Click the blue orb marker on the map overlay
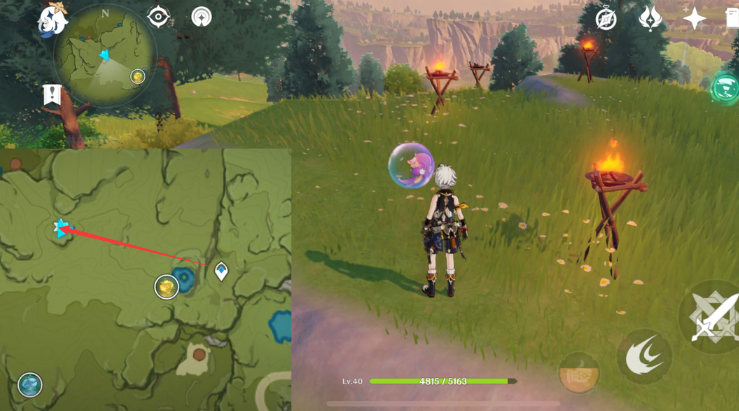739x411 pixels. pyautogui.click(x=30, y=384)
